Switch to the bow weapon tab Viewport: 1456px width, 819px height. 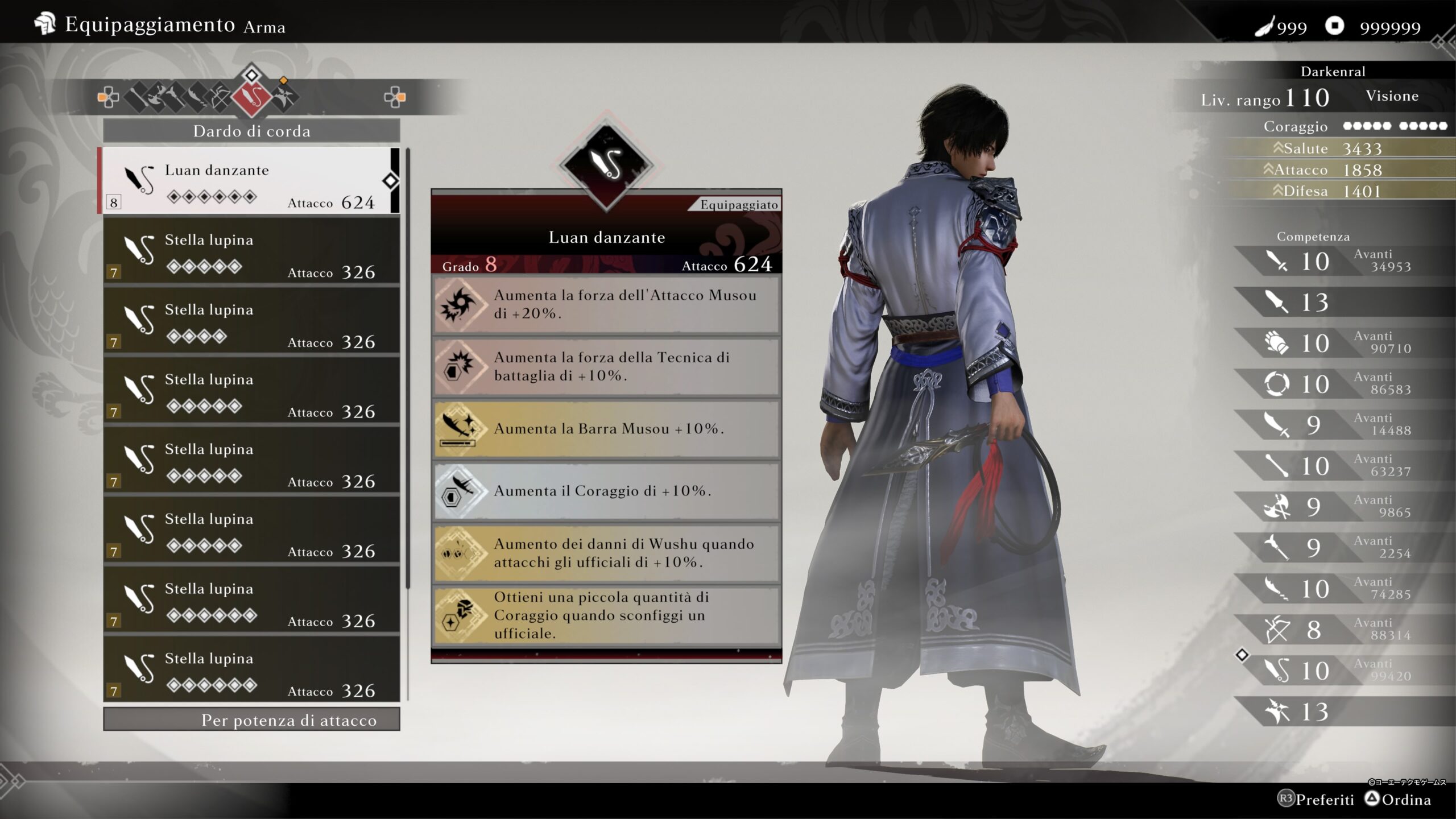(220, 97)
